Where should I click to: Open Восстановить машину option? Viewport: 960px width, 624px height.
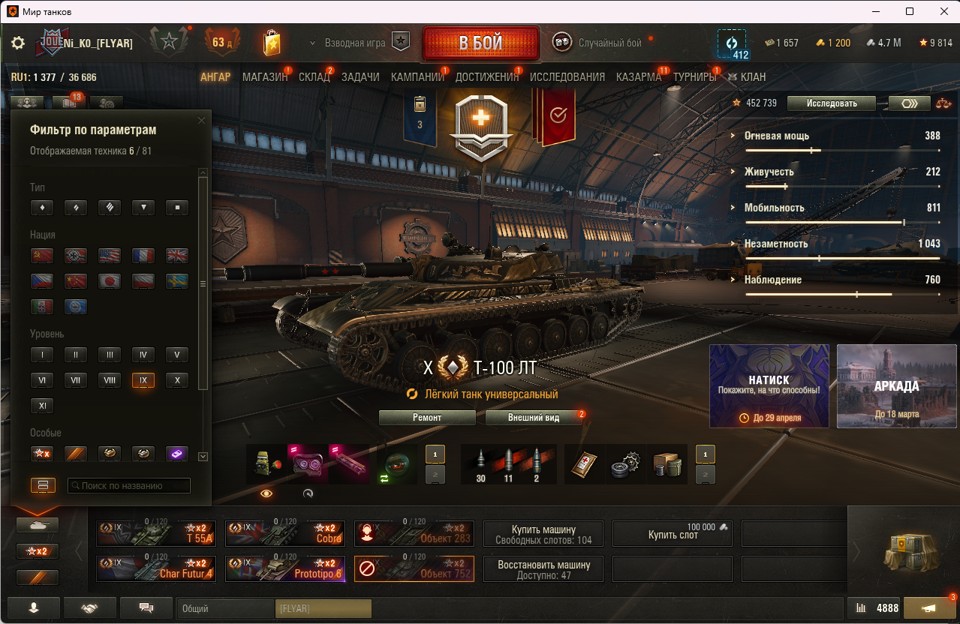[543, 568]
